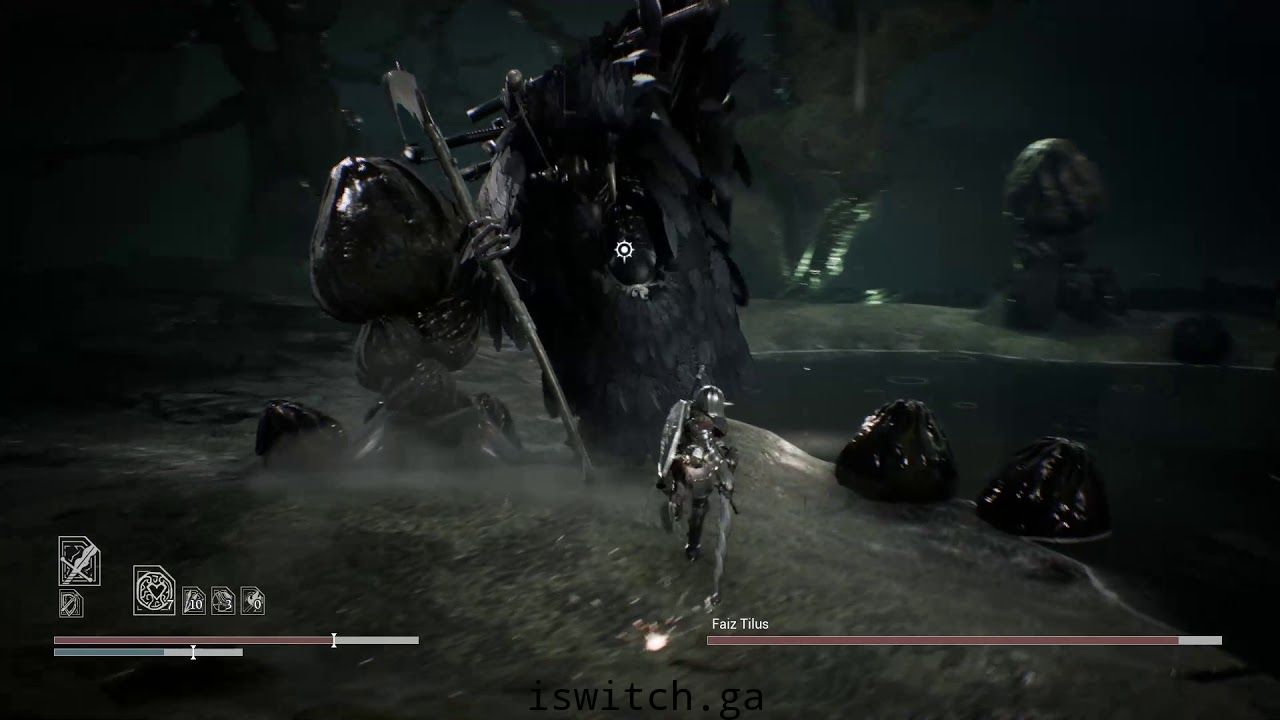The image size is (1280, 720).
Task: Open the shield slot below the weapon icon
Action: click(x=71, y=603)
